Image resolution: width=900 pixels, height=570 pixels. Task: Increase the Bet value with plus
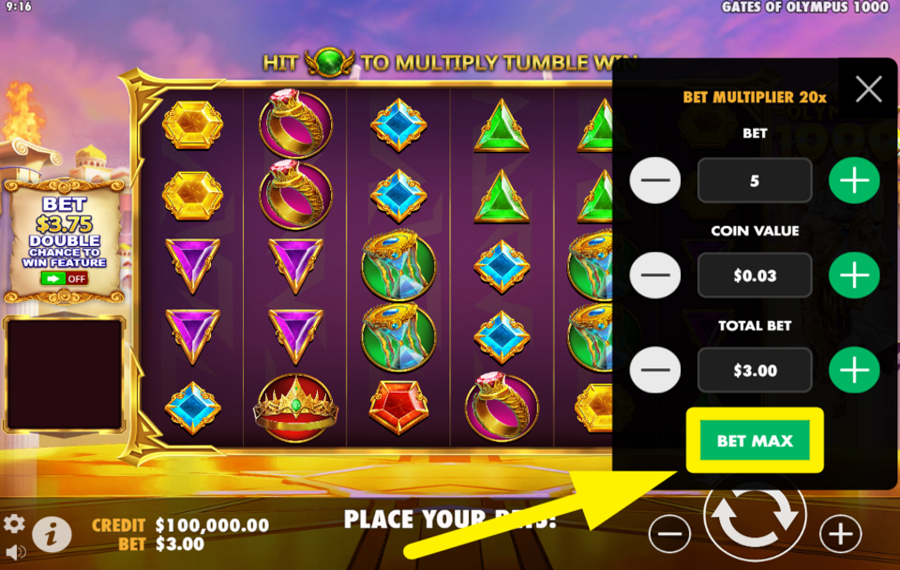click(x=854, y=181)
